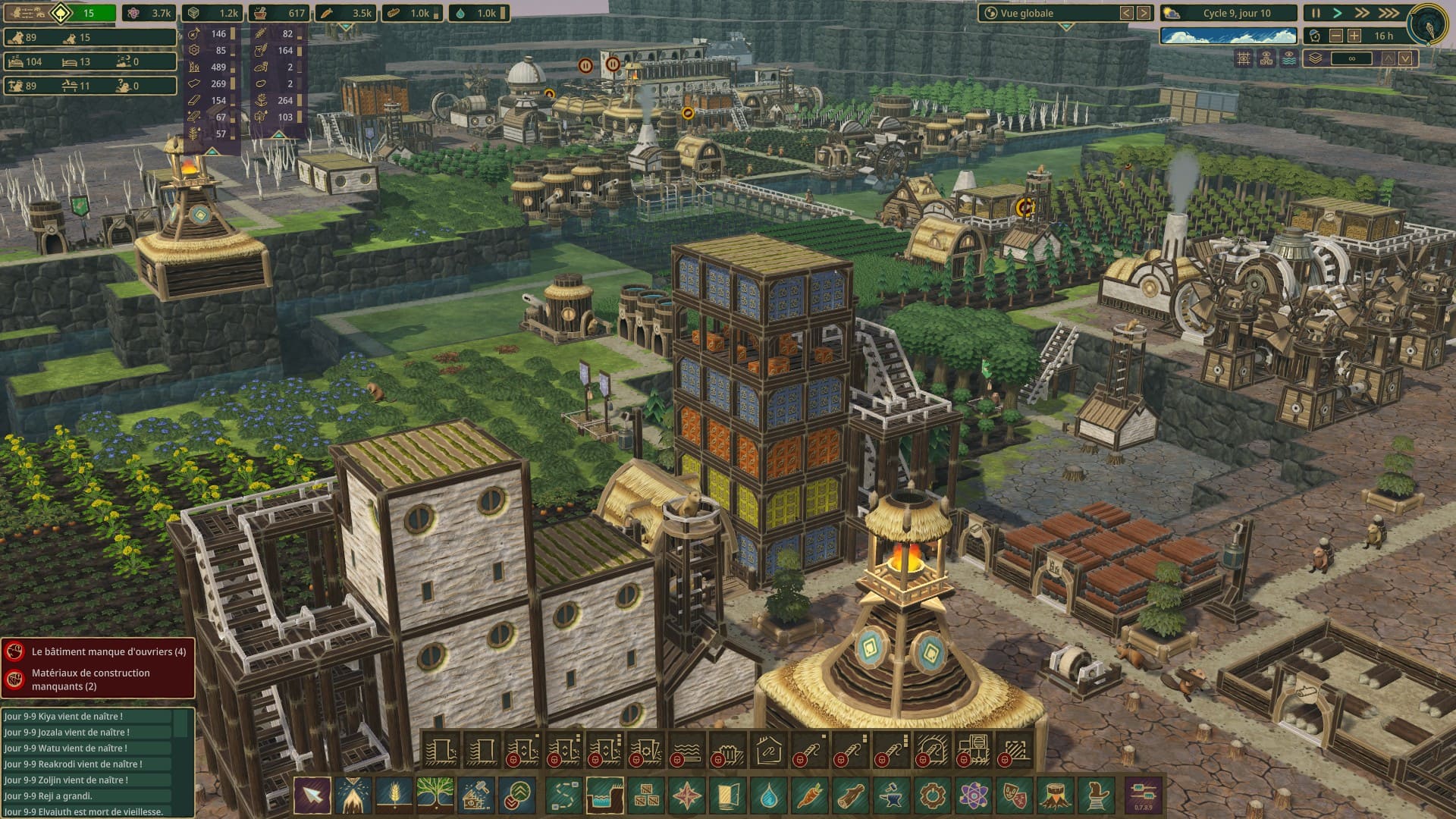
Task: Toggle the water visibility overlay
Action: tap(1289, 58)
